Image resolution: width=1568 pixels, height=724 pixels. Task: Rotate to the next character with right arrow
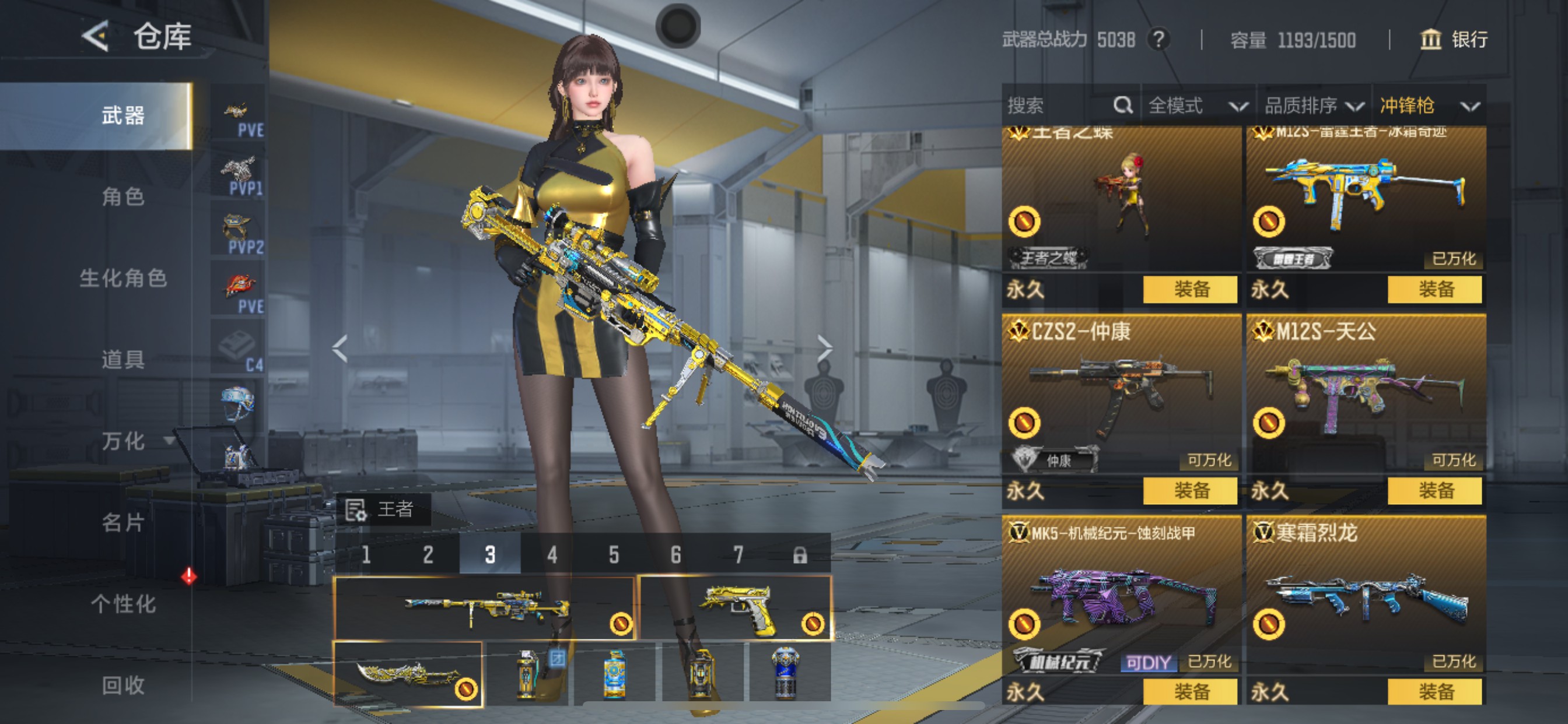(825, 348)
